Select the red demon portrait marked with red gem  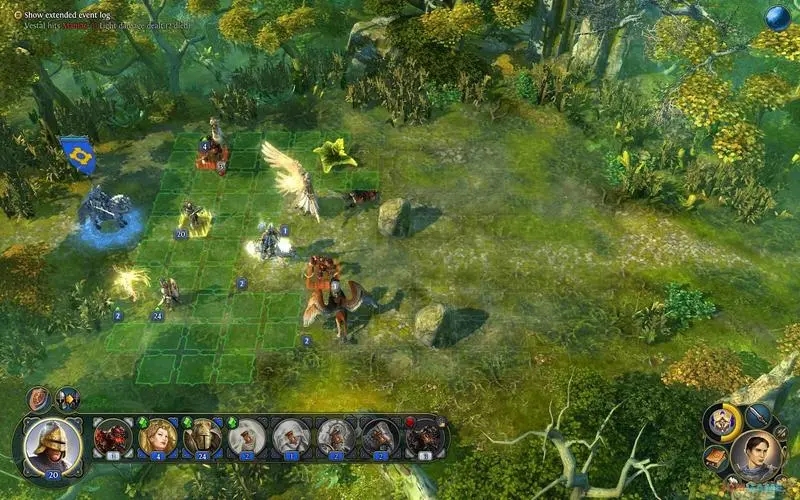click(x=425, y=436)
